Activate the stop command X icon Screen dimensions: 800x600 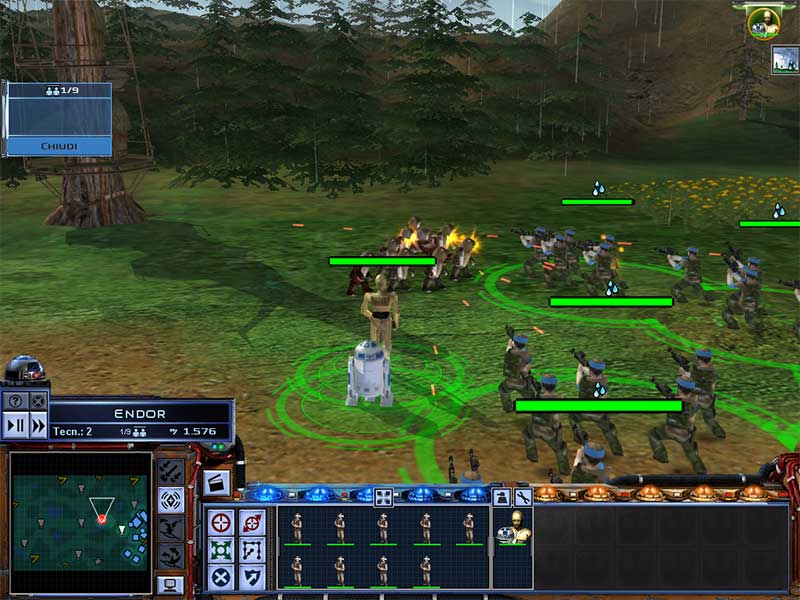pos(222,576)
